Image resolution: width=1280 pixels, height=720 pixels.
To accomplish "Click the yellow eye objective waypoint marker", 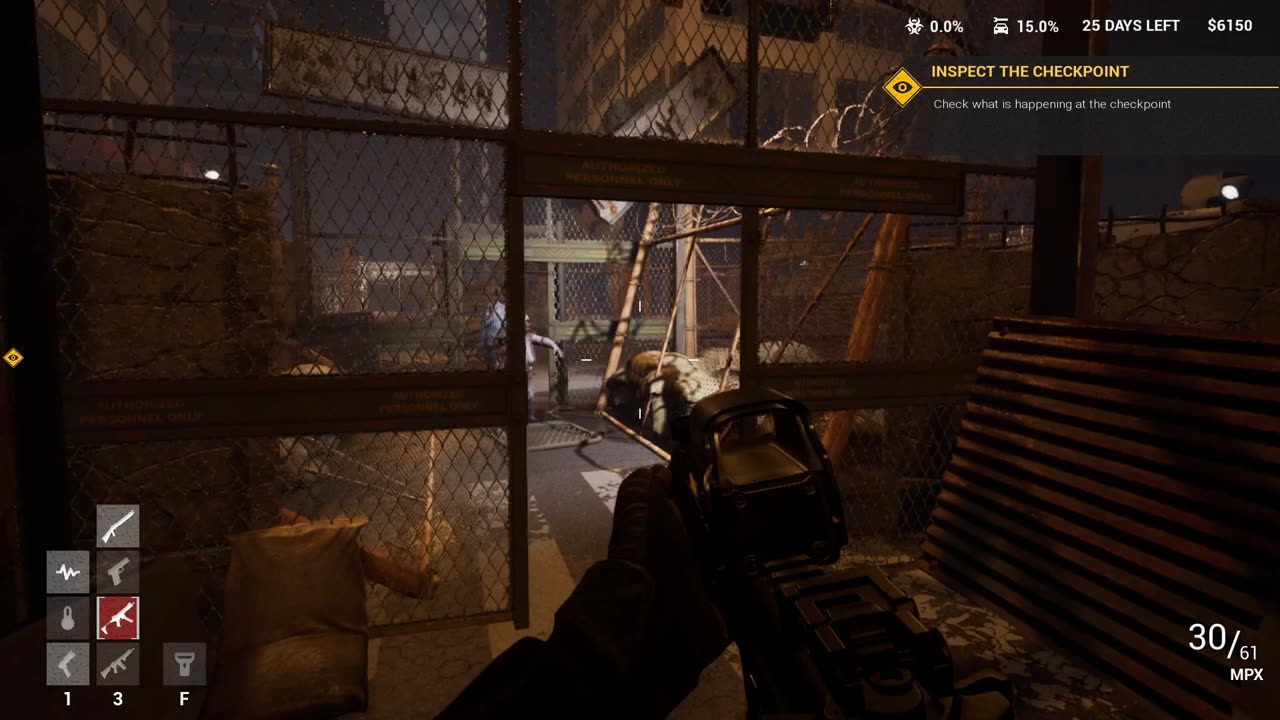I will [13, 357].
